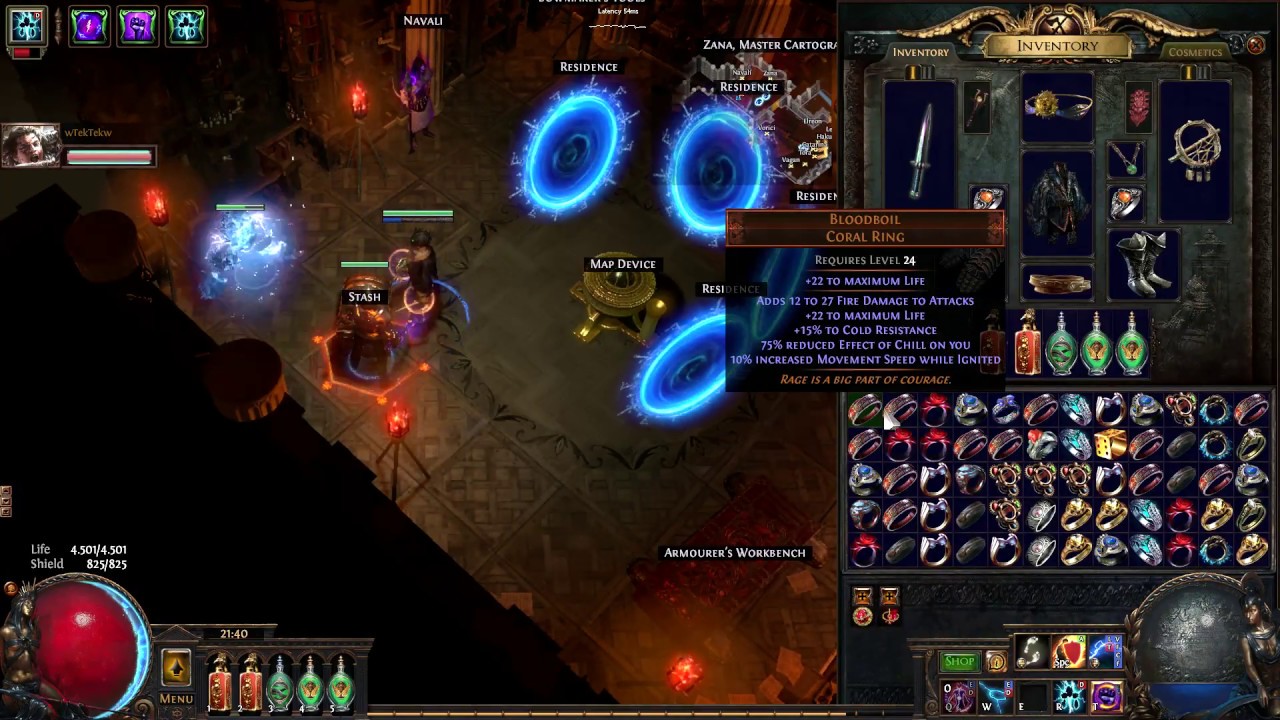The image size is (1280, 720).
Task: Click the equipped belt slot
Action: pyautogui.click(x=1057, y=283)
